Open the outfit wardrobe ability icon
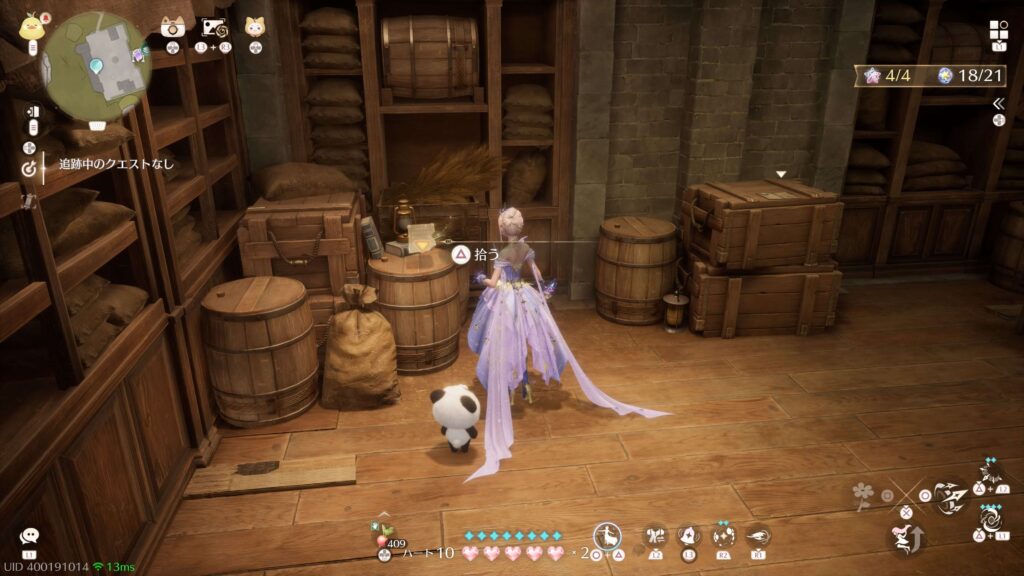Image resolution: width=1024 pixels, height=576 pixels. (x=656, y=536)
